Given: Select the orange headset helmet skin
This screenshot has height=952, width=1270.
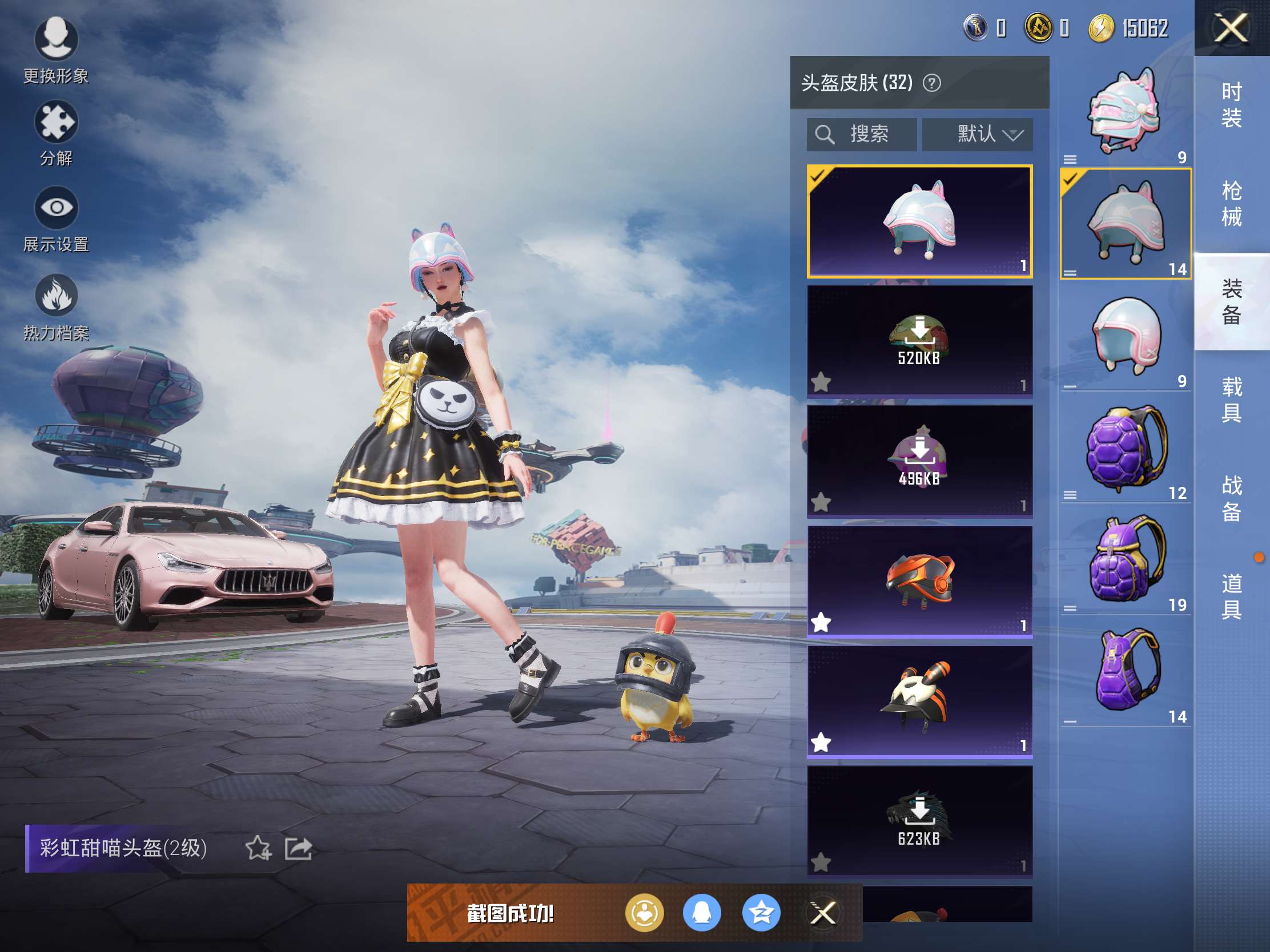Looking at the screenshot, I should point(919,580).
